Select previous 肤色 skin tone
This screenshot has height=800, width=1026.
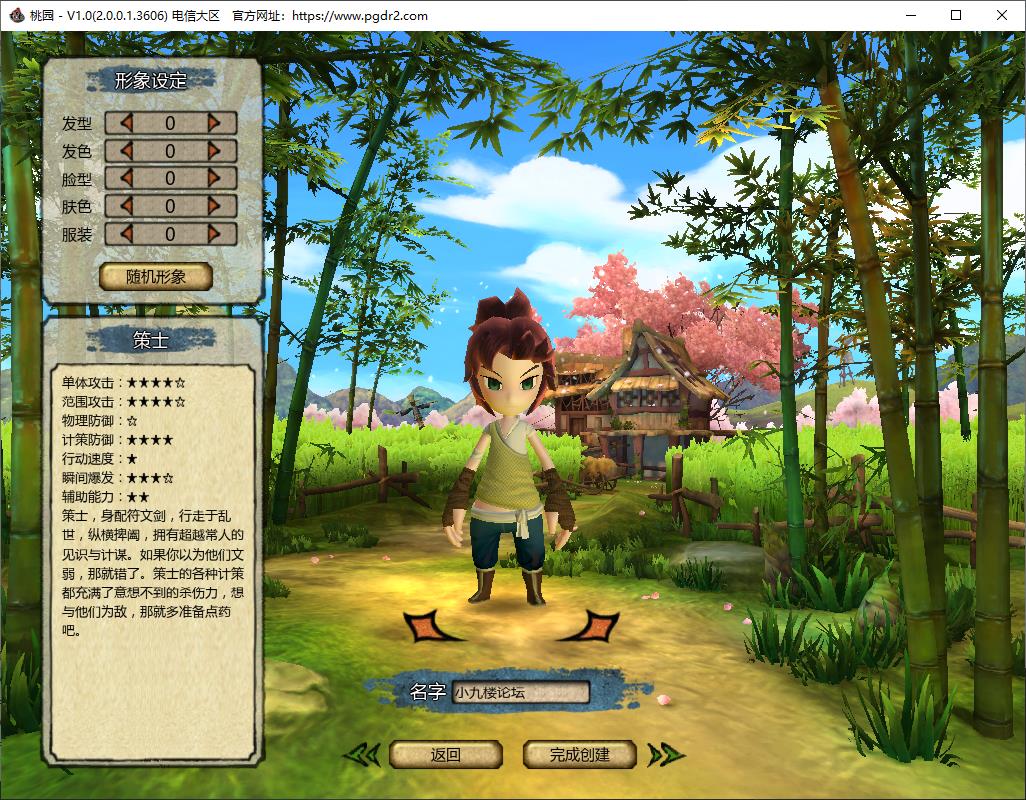pyautogui.click(x=126, y=206)
